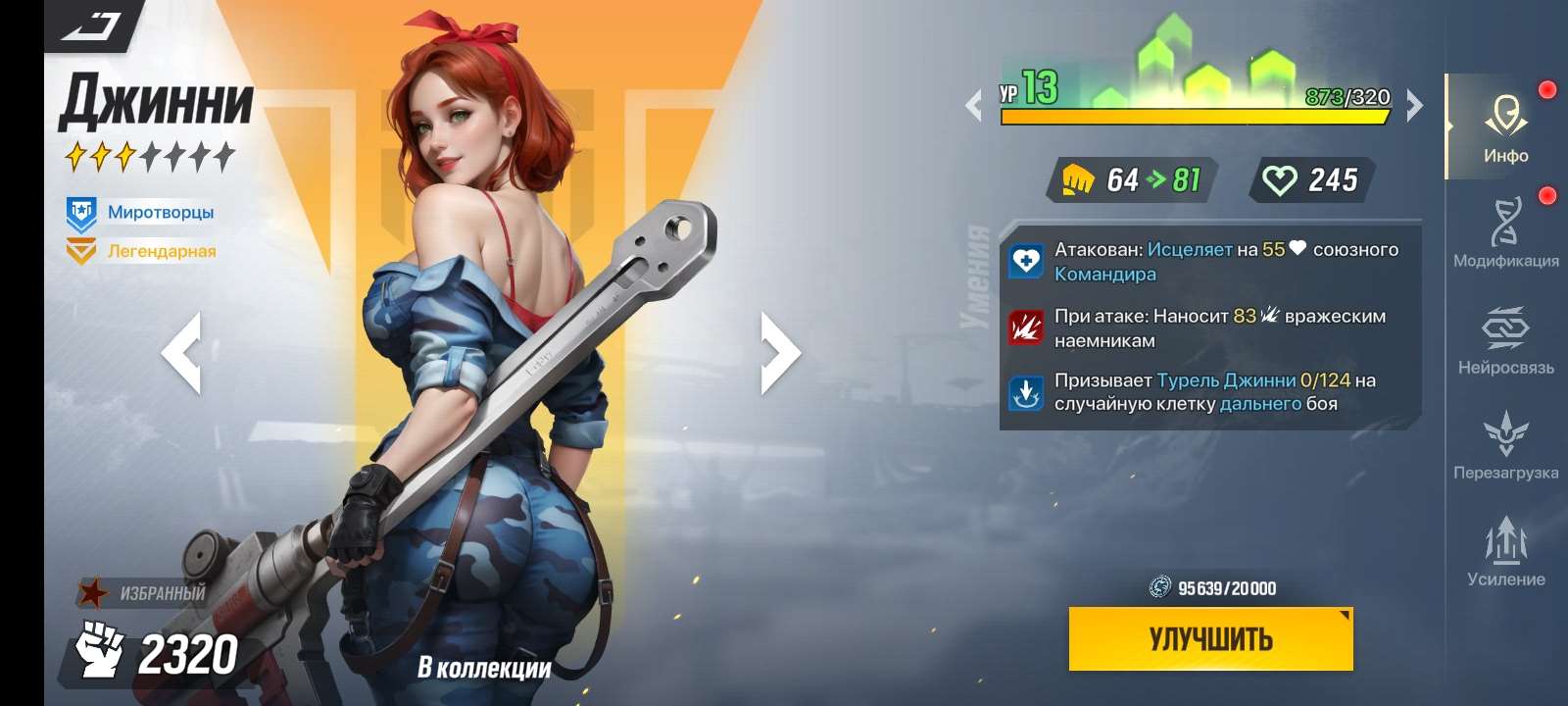Screen dimensions: 1568x706
Task: Tap the fourth gray star to upgrade
Action: pyautogui.click(x=154, y=153)
